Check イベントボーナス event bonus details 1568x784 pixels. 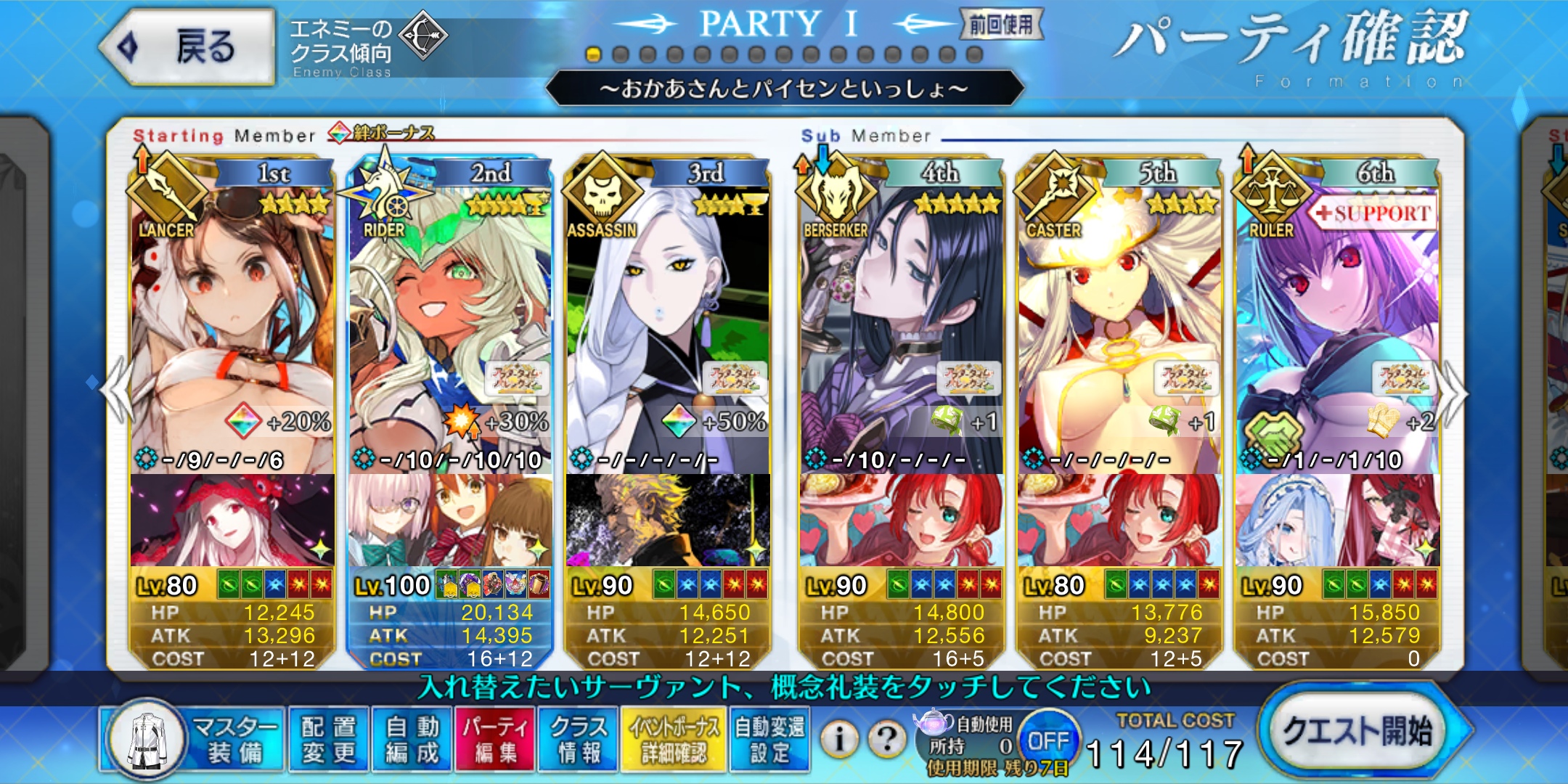[674, 739]
